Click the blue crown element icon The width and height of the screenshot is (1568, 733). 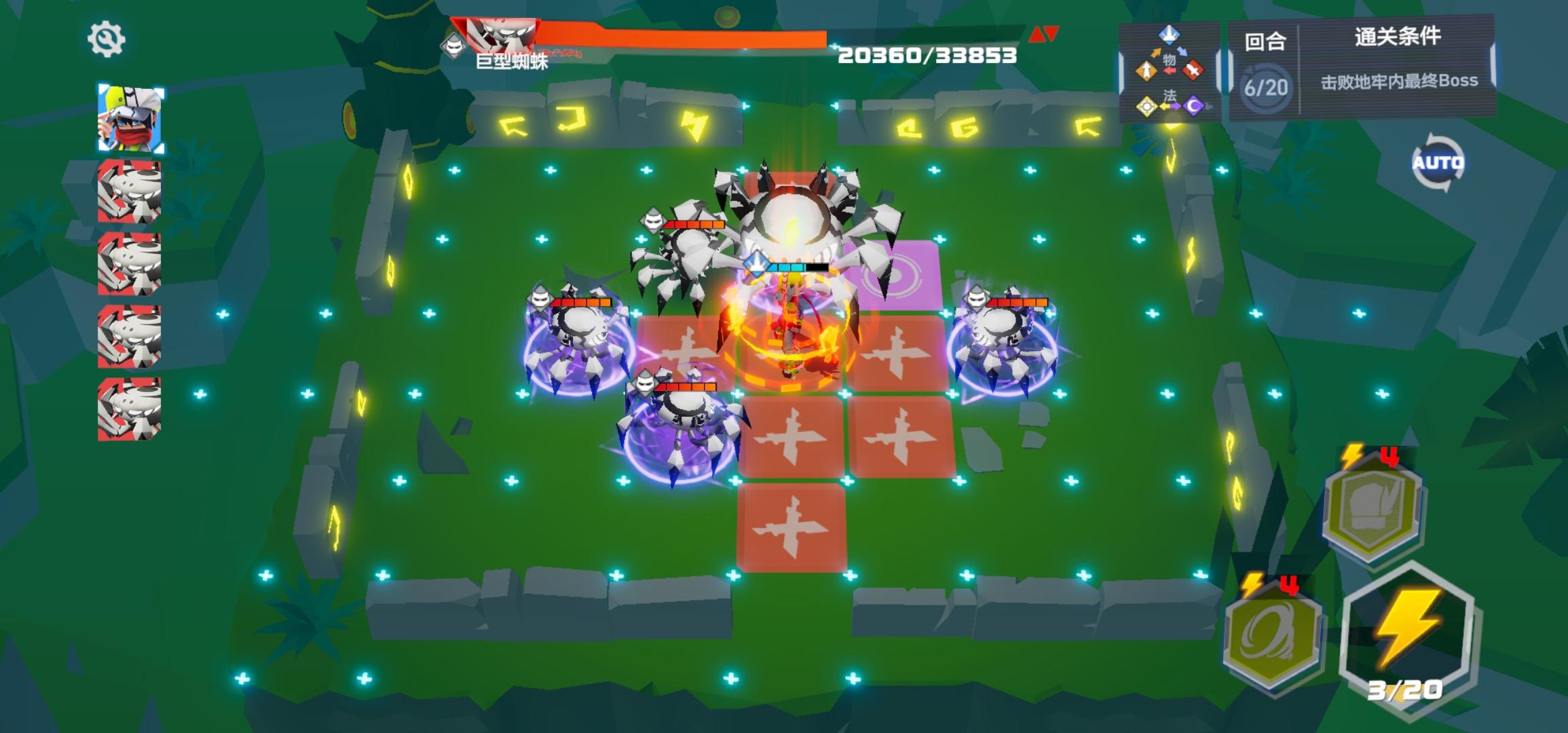1169,36
